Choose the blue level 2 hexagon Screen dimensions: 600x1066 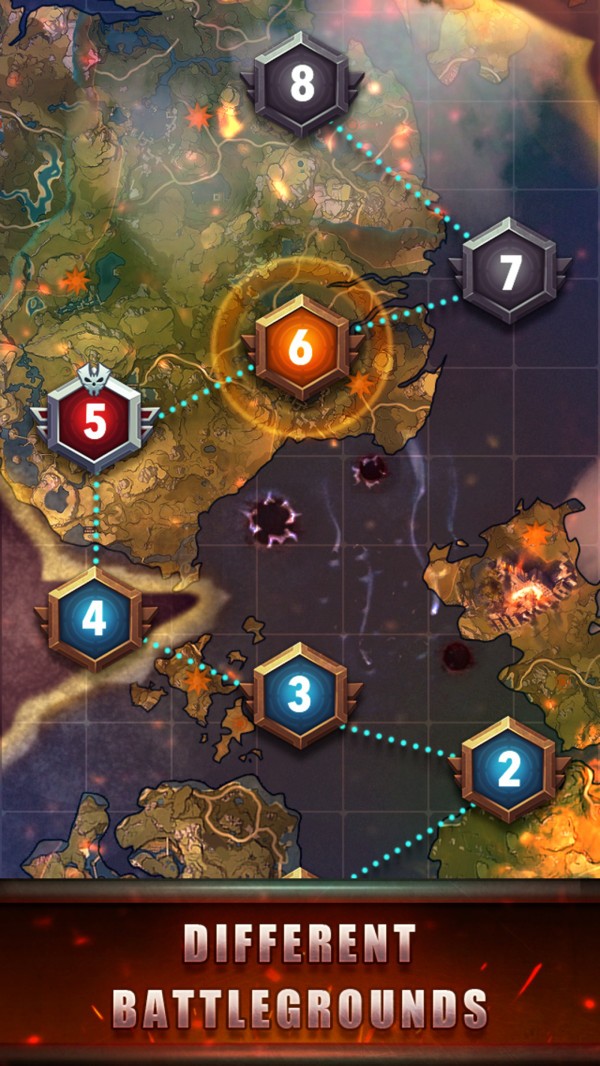[x=510, y=769]
